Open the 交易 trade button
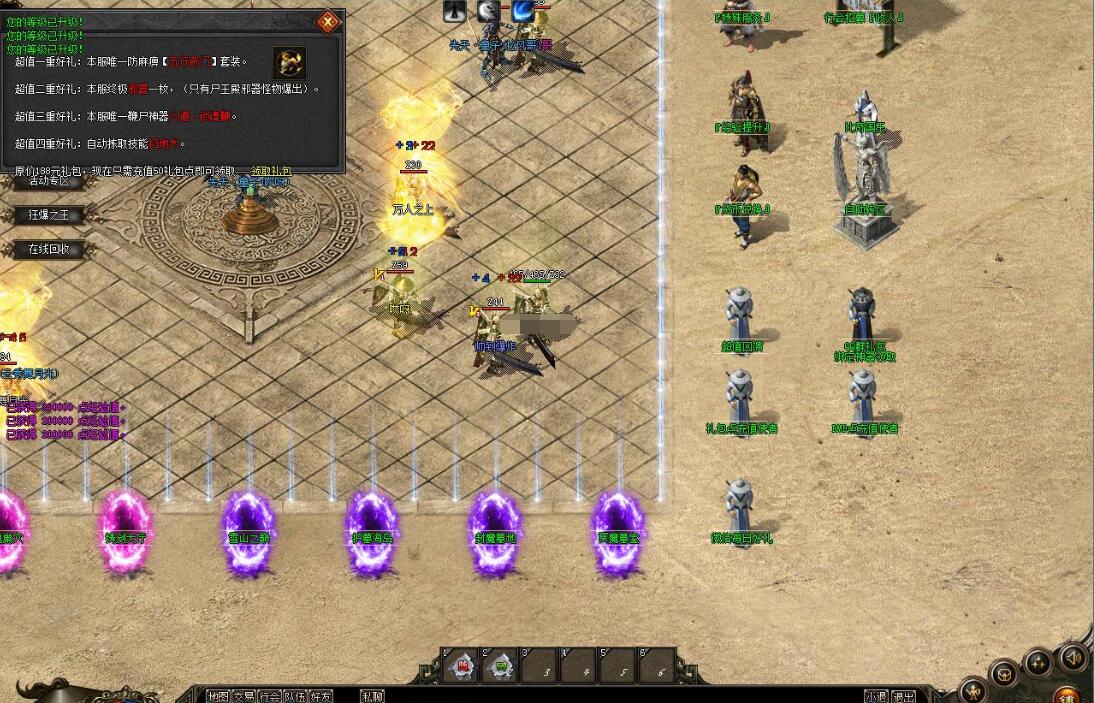This screenshot has height=703, width=1094. point(243,696)
